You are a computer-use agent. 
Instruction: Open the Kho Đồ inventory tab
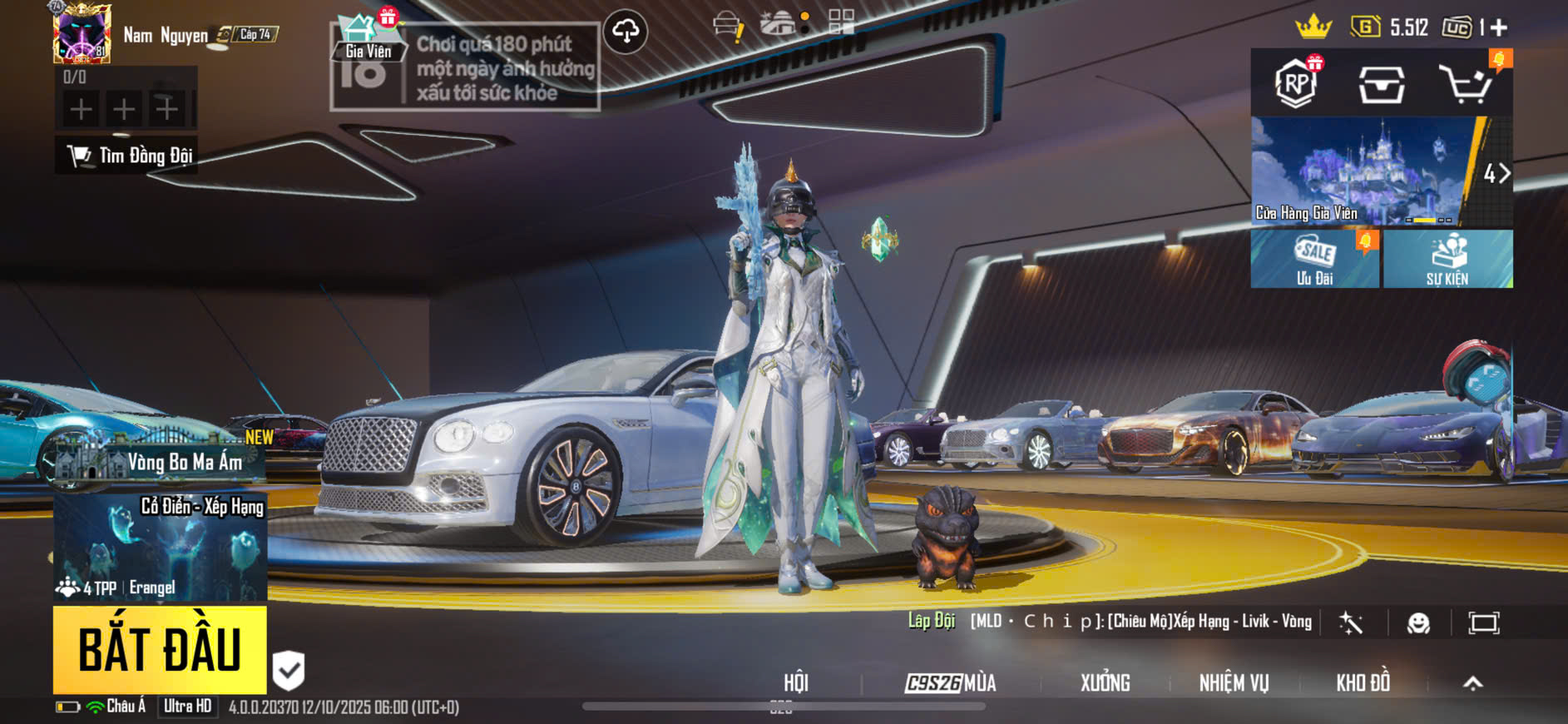click(1363, 683)
